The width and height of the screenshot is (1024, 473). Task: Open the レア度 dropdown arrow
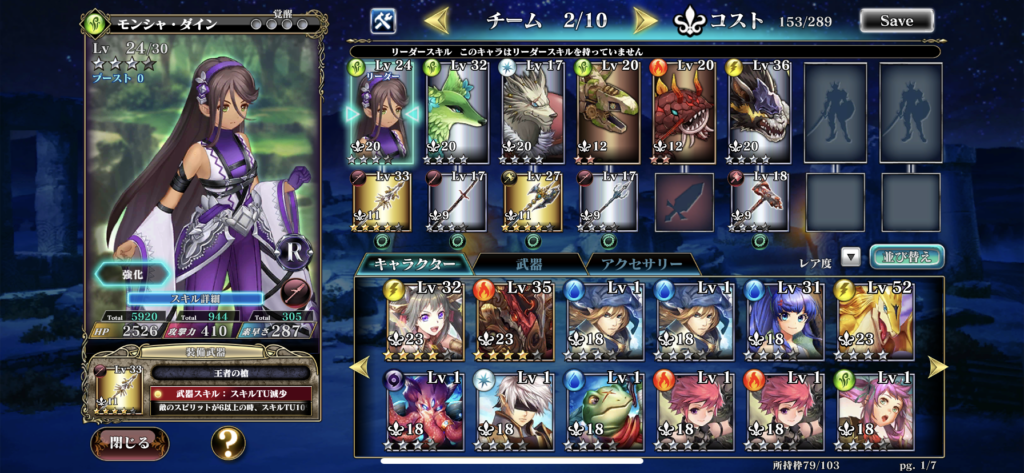[851, 257]
